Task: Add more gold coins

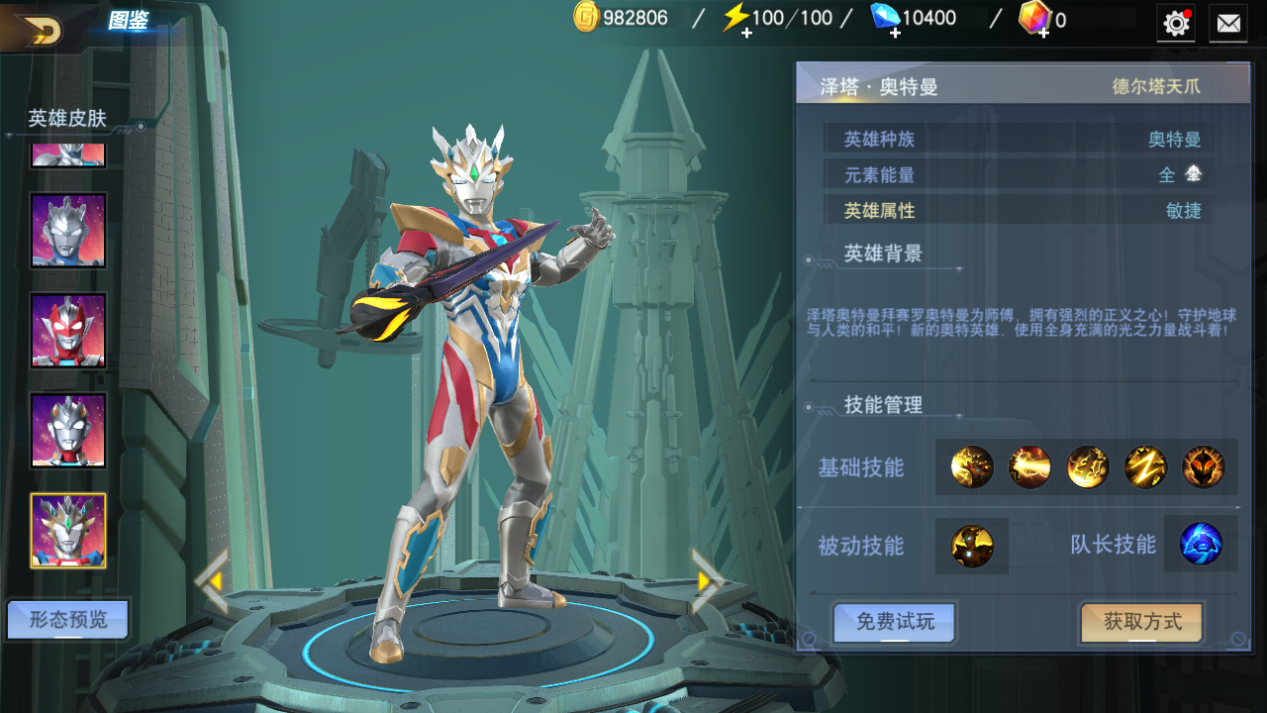Action: click(586, 18)
